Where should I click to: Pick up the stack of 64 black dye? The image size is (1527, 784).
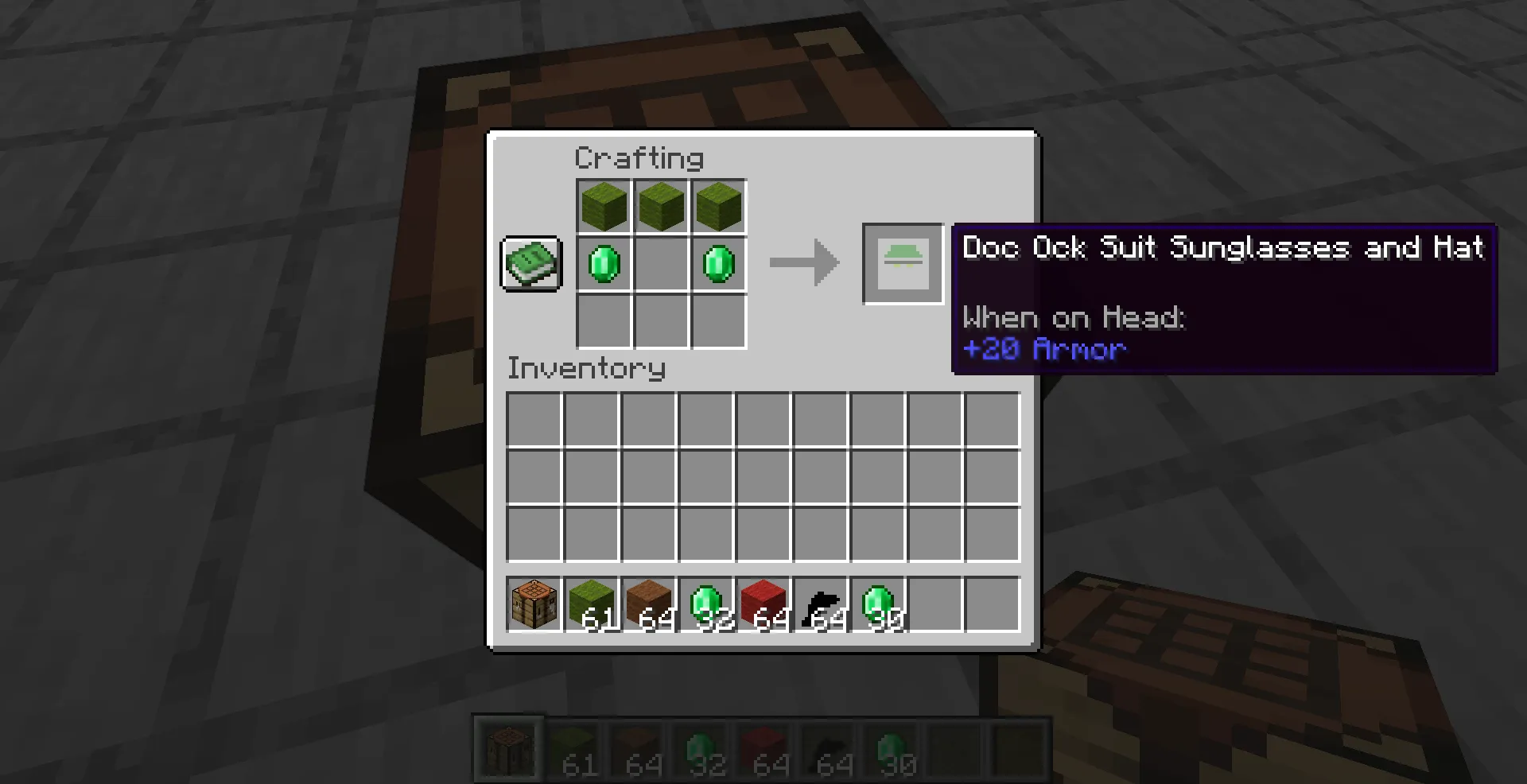pyautogui.click(x=819, y=603)
